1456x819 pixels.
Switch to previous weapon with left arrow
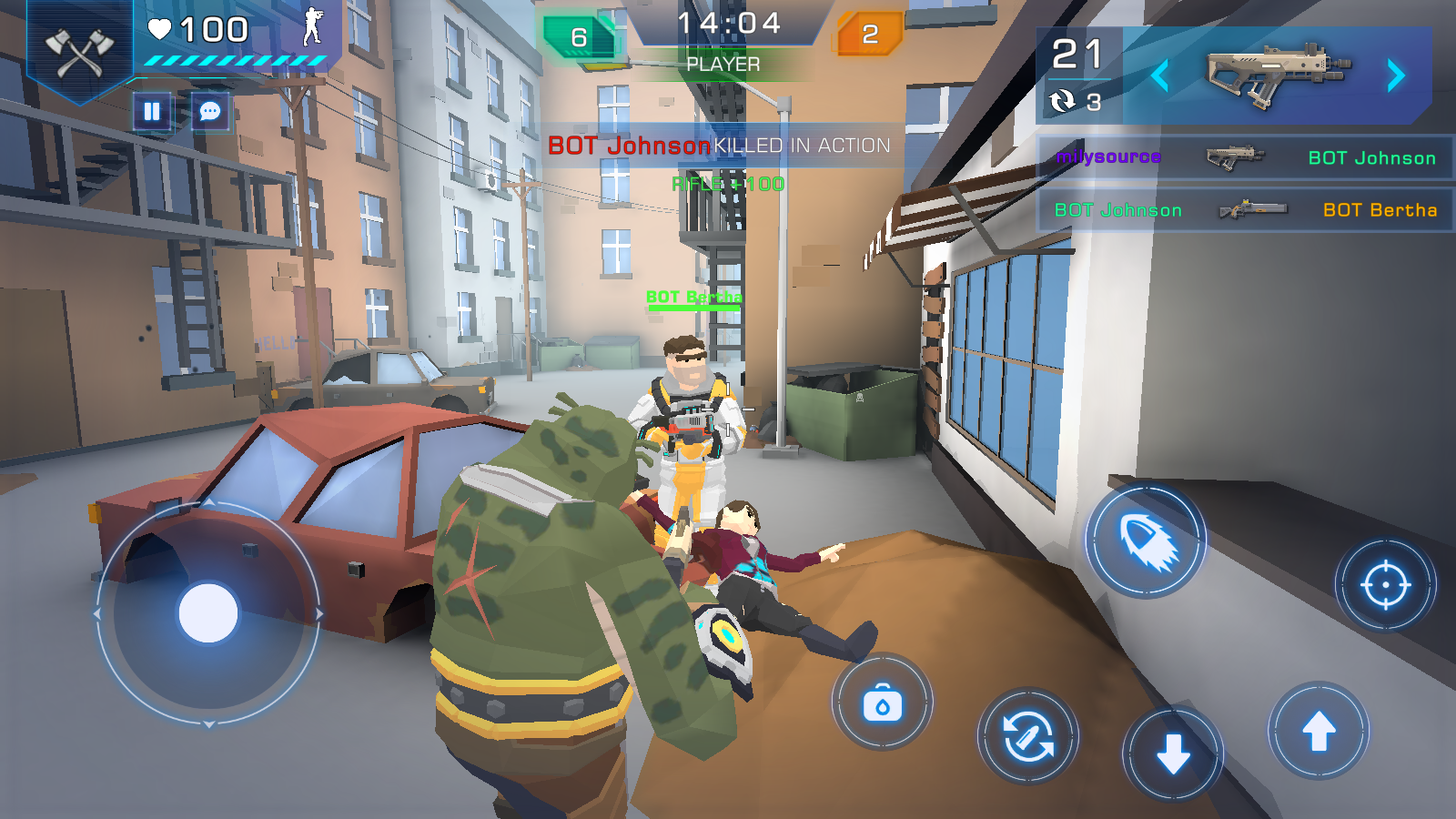pos(1159,76)
